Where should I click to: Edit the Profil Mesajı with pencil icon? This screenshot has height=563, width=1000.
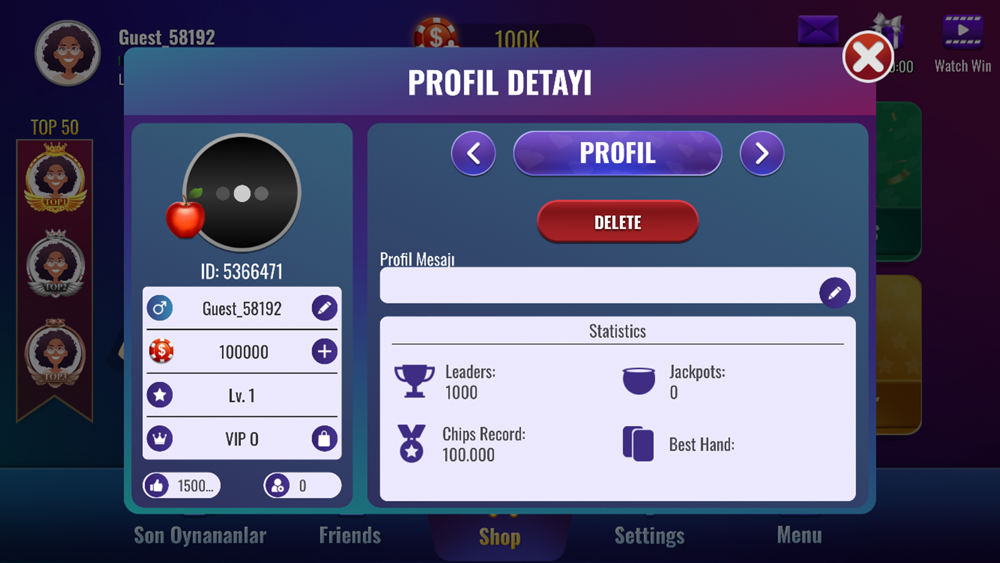tap(835, 293)
